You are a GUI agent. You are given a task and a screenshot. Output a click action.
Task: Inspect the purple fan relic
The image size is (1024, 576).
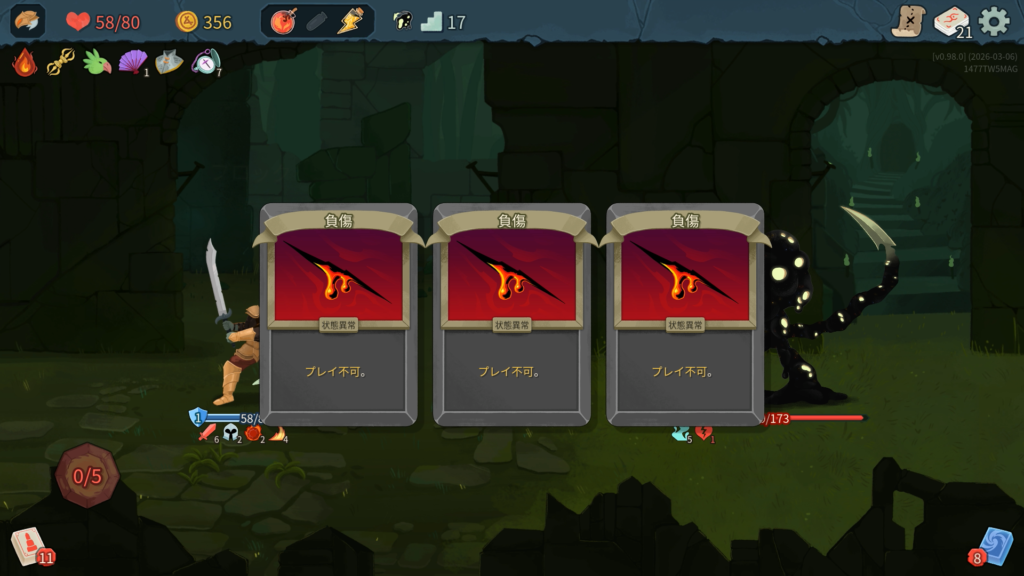tap(132, 62)
